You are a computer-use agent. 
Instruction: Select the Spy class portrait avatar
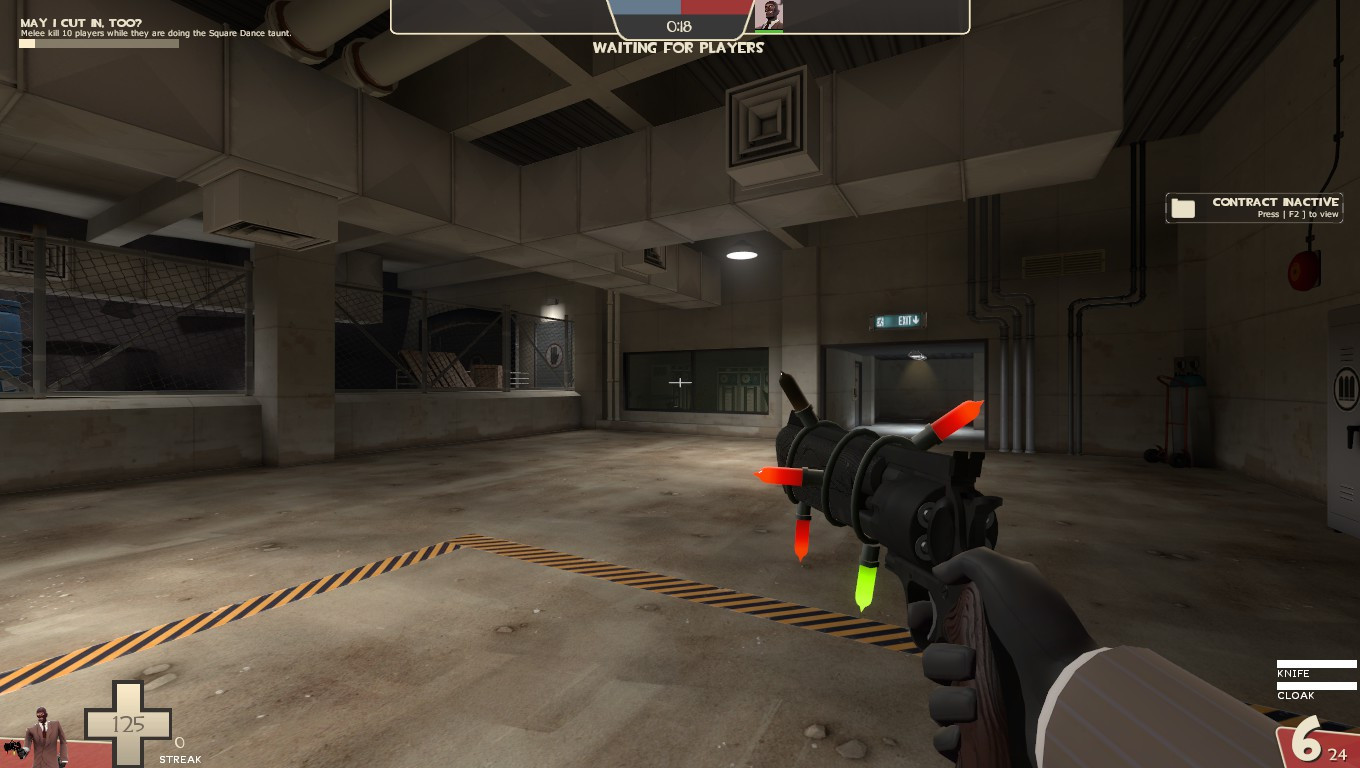770,16
